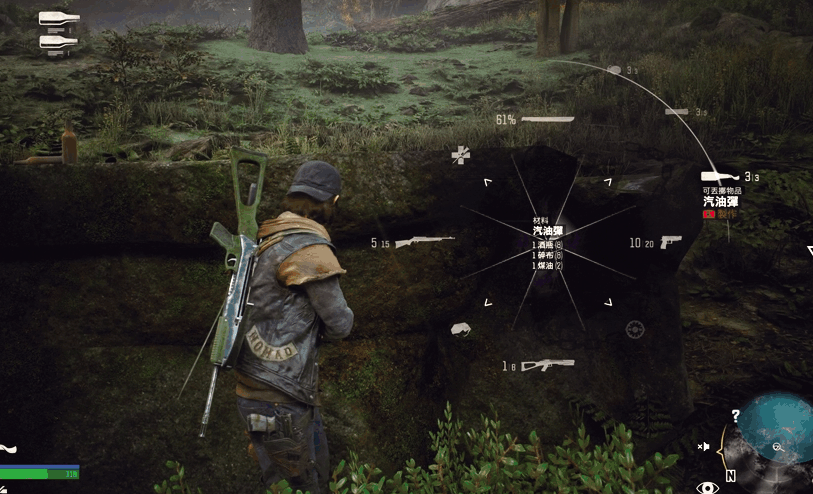Click the muted speaker noise icon
The height and width of the screenshot is (494, 813).
coord(704,446)
